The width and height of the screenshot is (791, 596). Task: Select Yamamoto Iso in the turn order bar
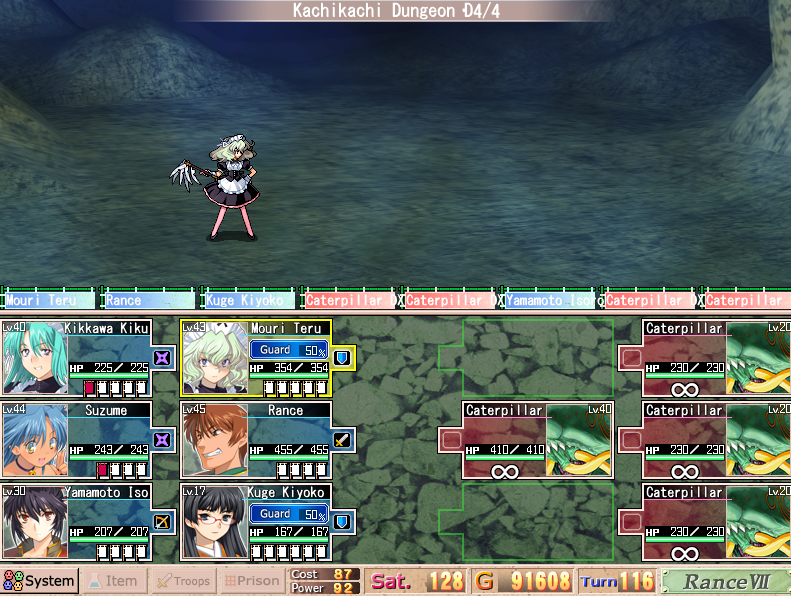(x=549, y=299)
